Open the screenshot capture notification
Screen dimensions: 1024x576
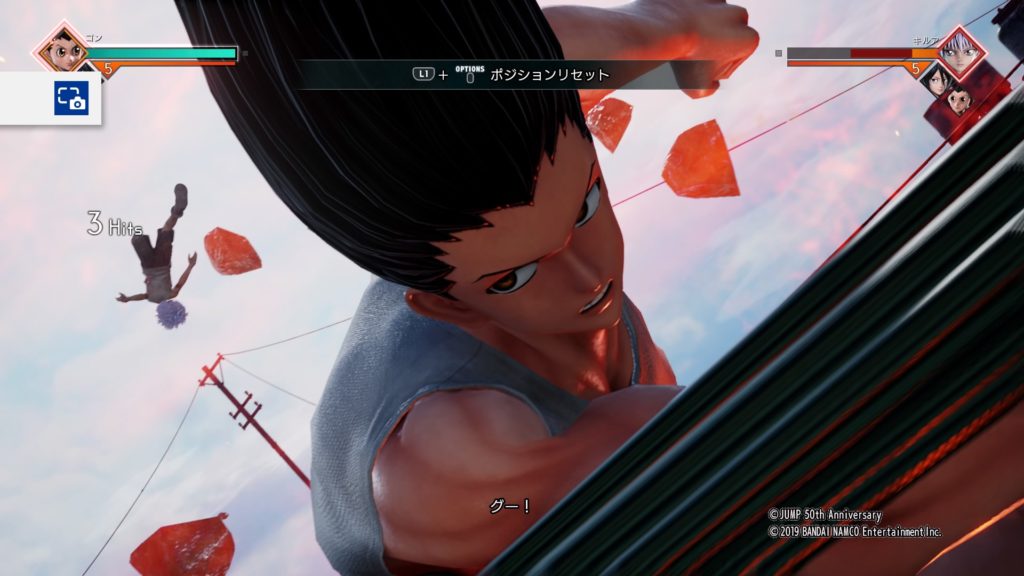coord(71,97)
